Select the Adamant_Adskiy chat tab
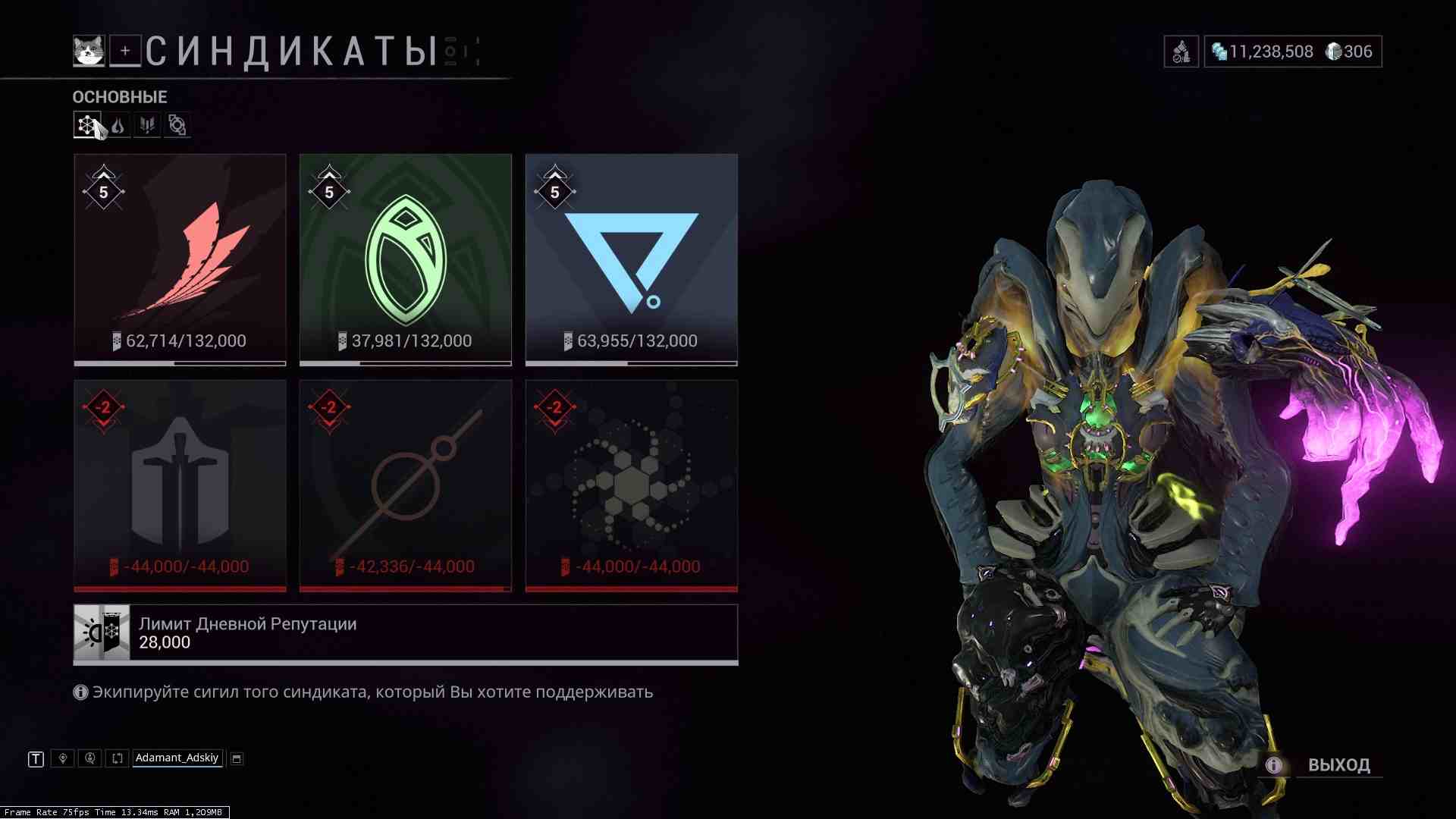 pyautogui.click(x=177, y=758)
